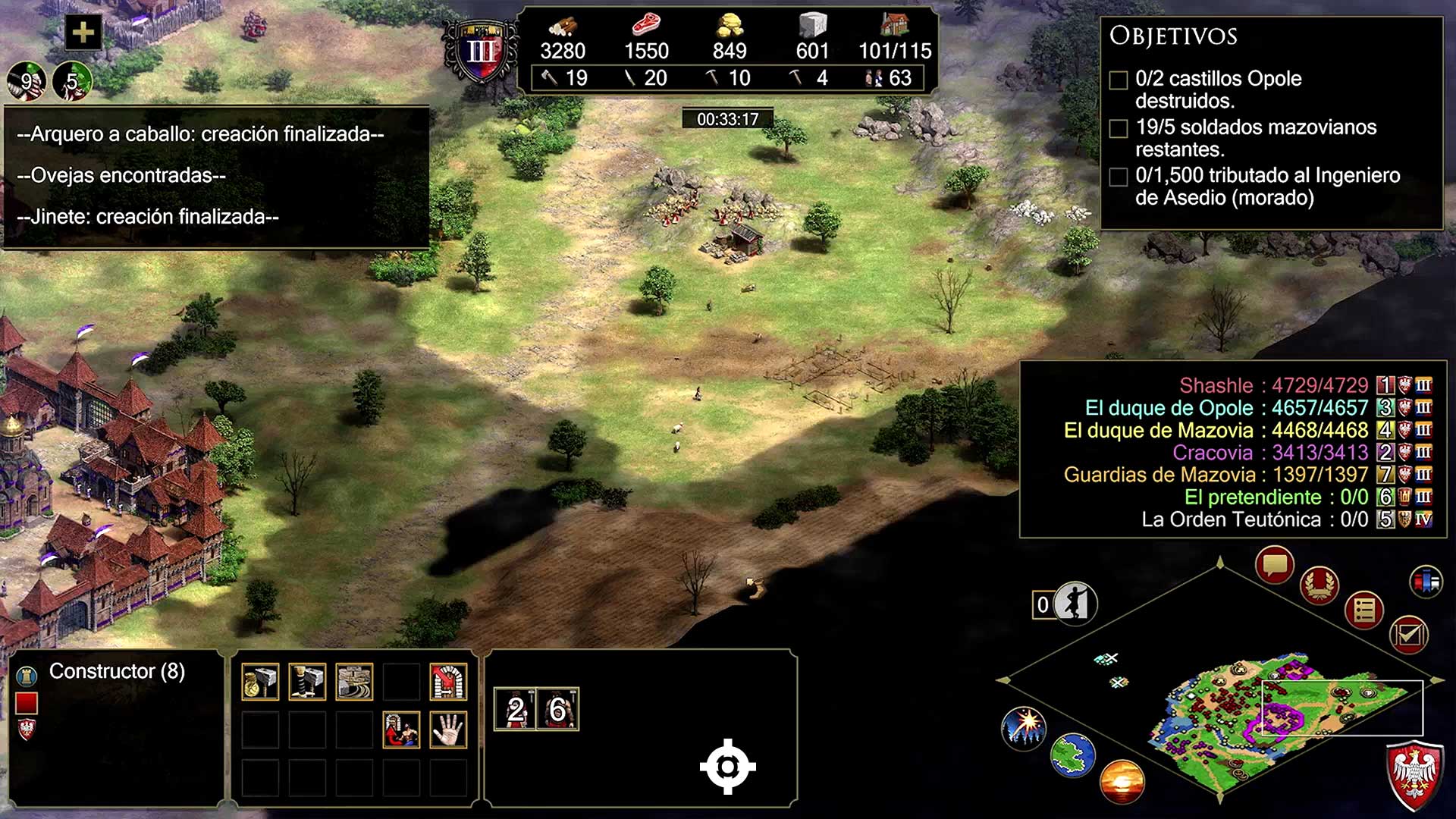Show the bulleted list menu button
1456x819 pixels.
1364,610
